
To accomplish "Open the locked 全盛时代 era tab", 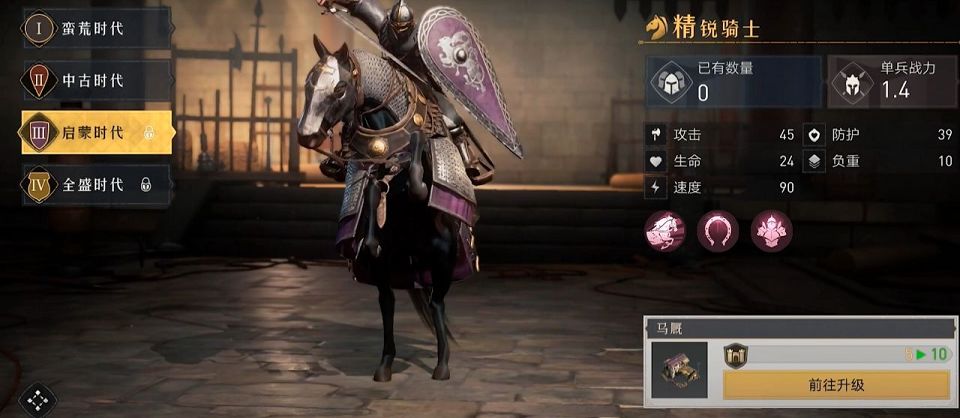I will (94, 184).
